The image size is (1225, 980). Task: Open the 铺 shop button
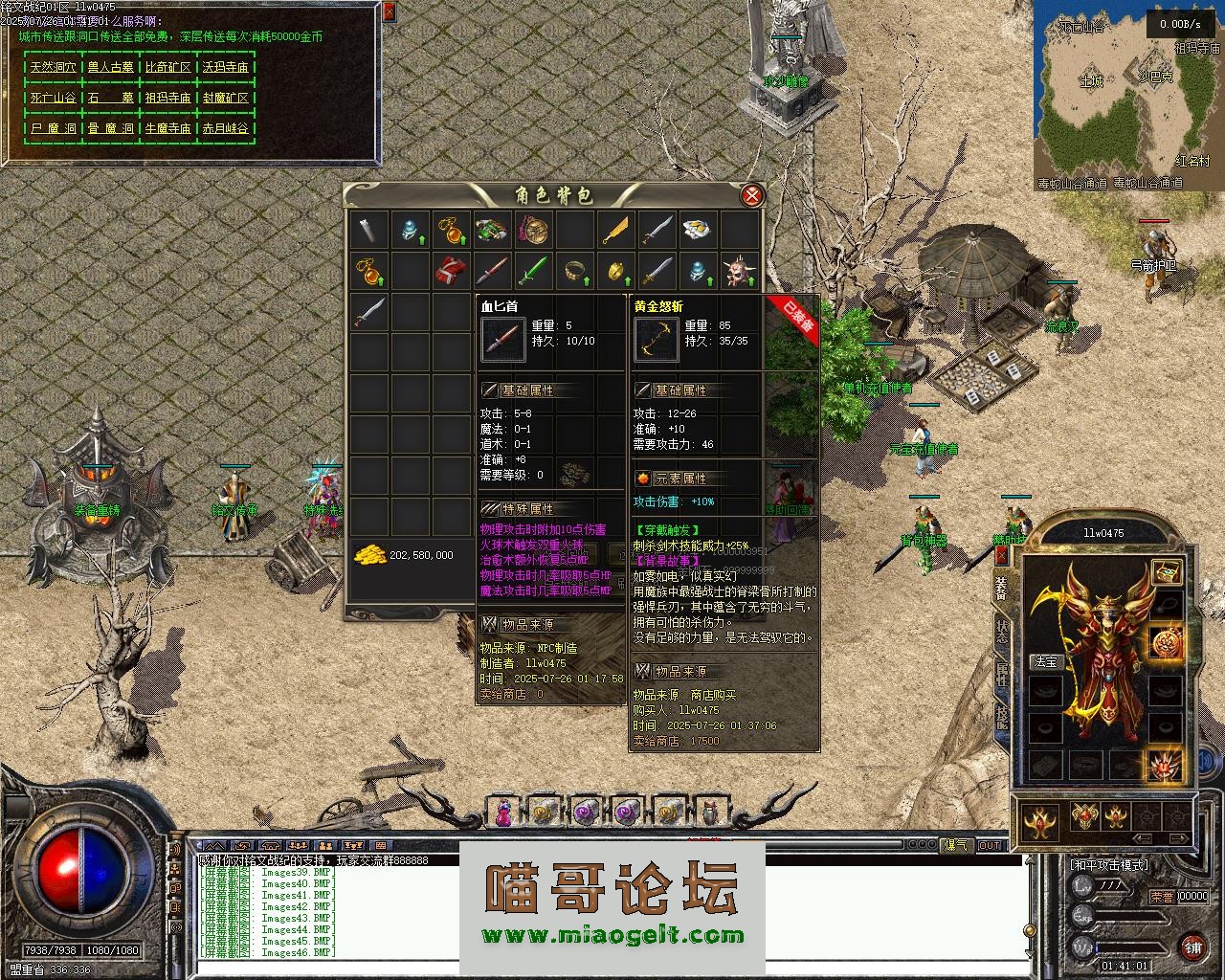coord(1192,947)
